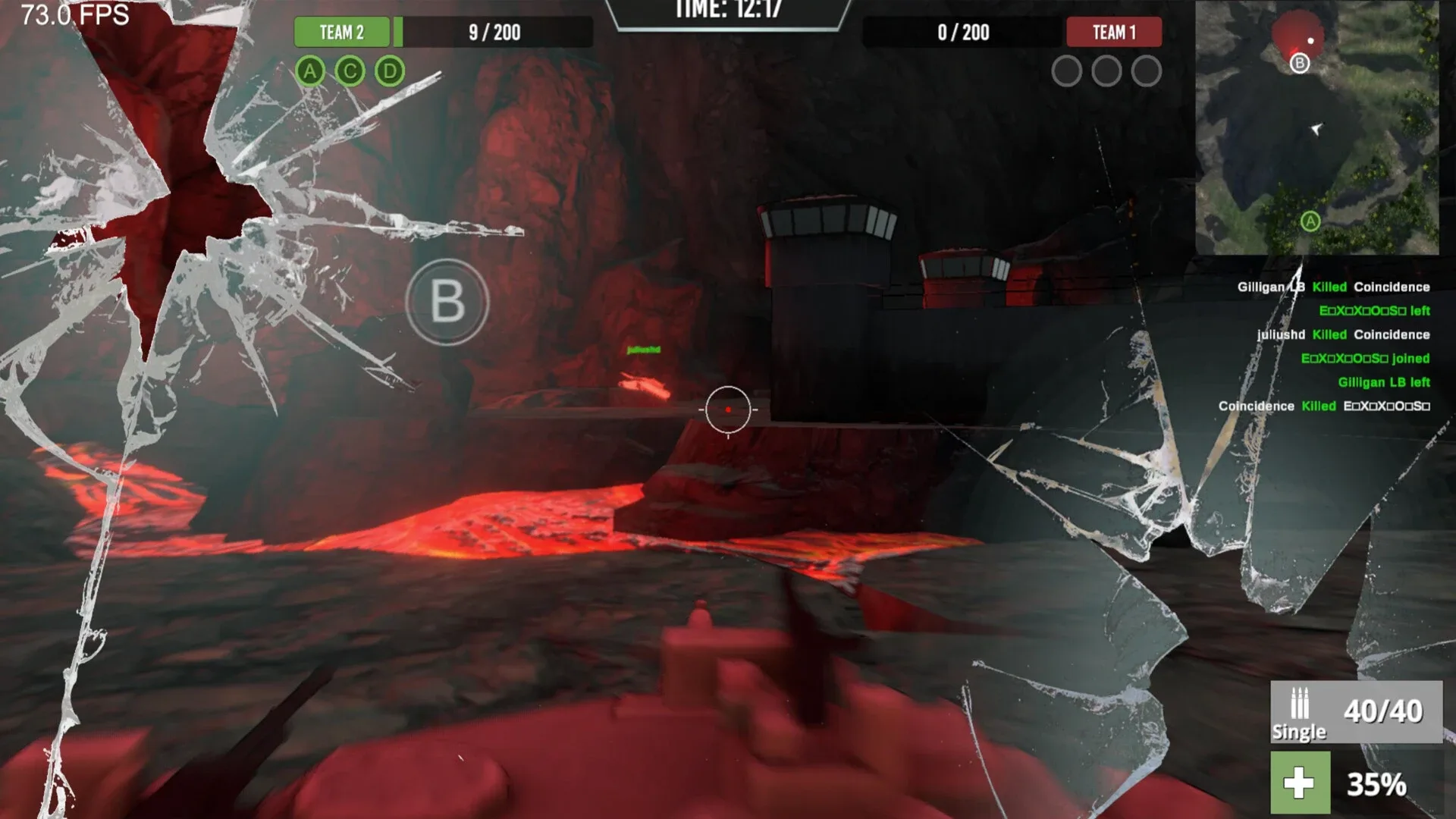Select capture point D icon

click(x=389, y=72)
